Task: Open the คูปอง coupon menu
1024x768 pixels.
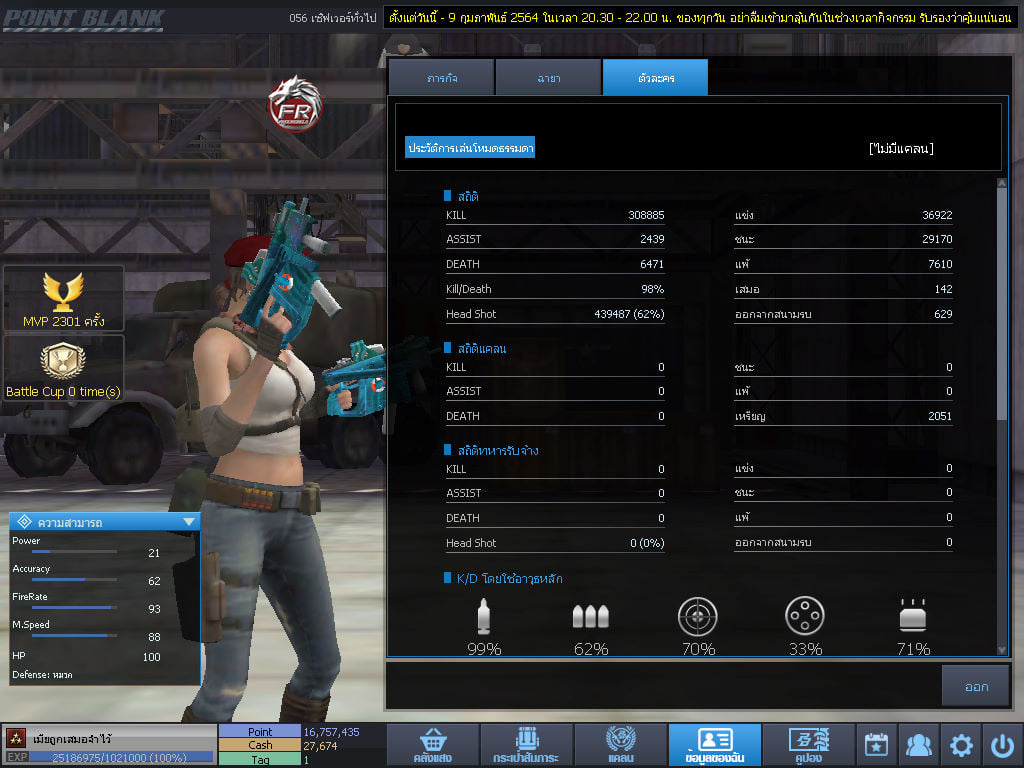Action: 808,745
